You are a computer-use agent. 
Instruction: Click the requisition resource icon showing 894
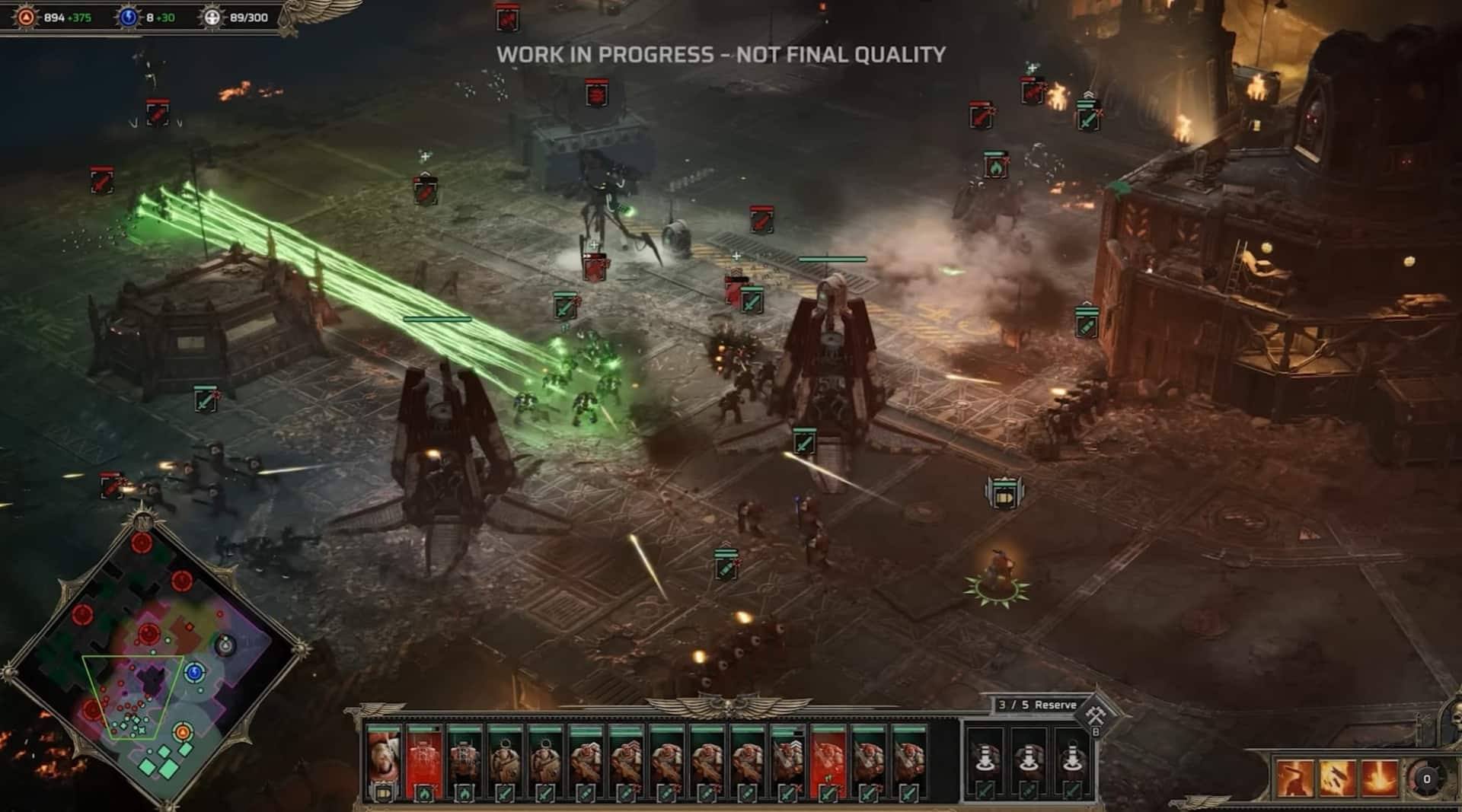(27, 17)
